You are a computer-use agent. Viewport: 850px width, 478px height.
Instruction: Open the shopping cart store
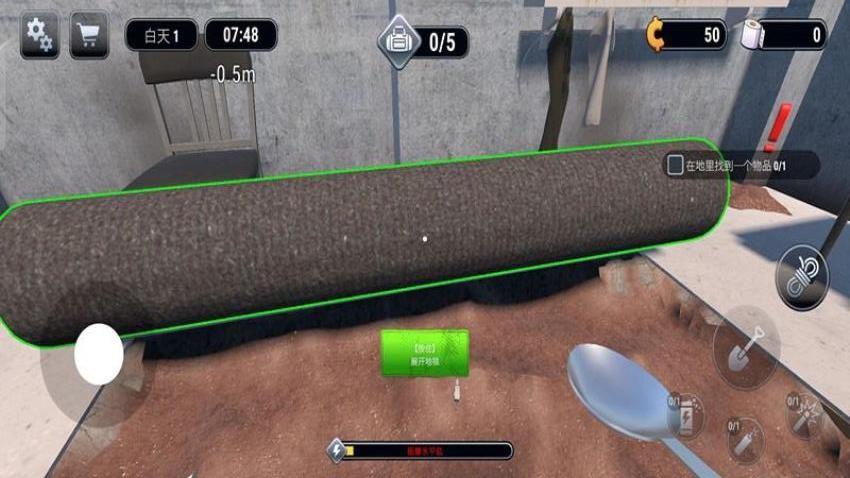click(90, 36)
